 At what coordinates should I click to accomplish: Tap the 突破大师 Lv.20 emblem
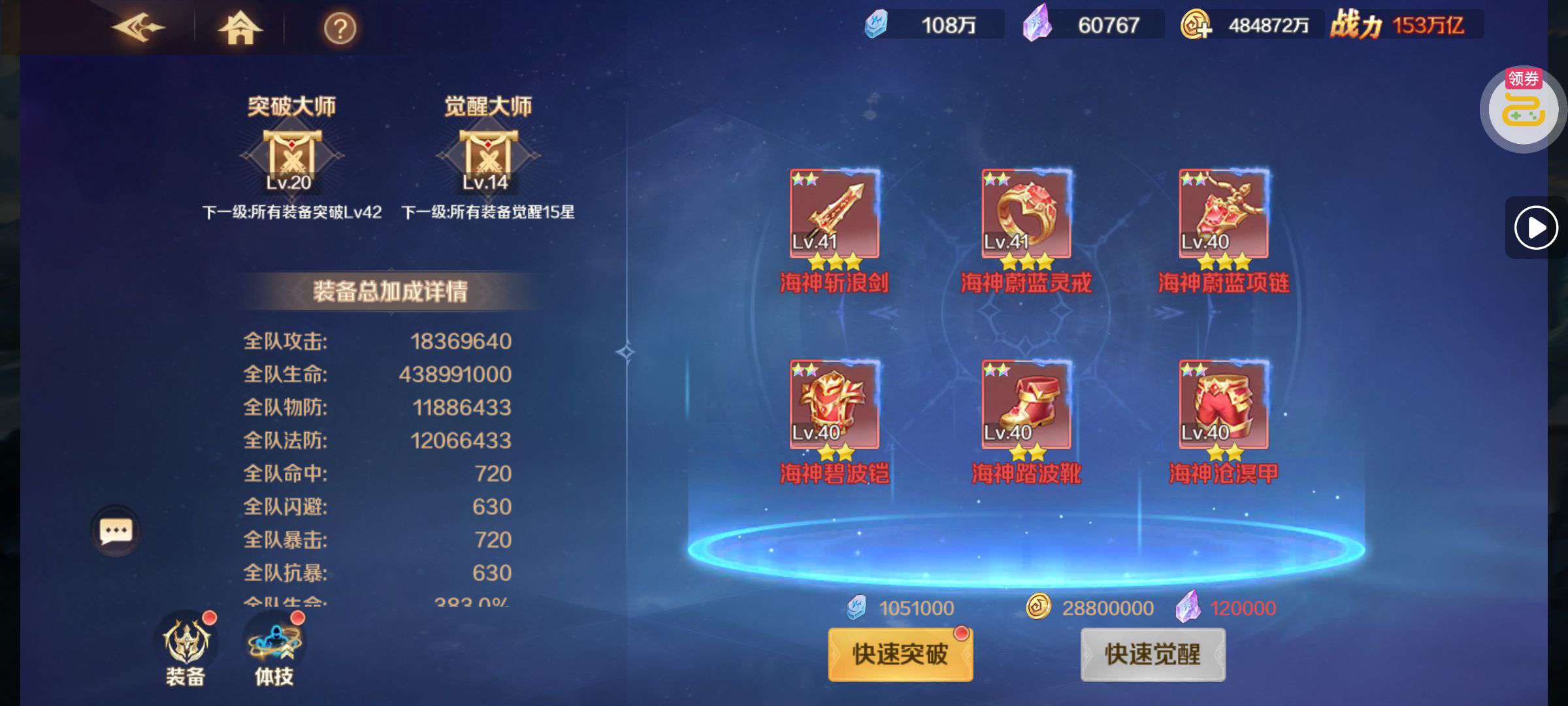(x=291, y=157)
